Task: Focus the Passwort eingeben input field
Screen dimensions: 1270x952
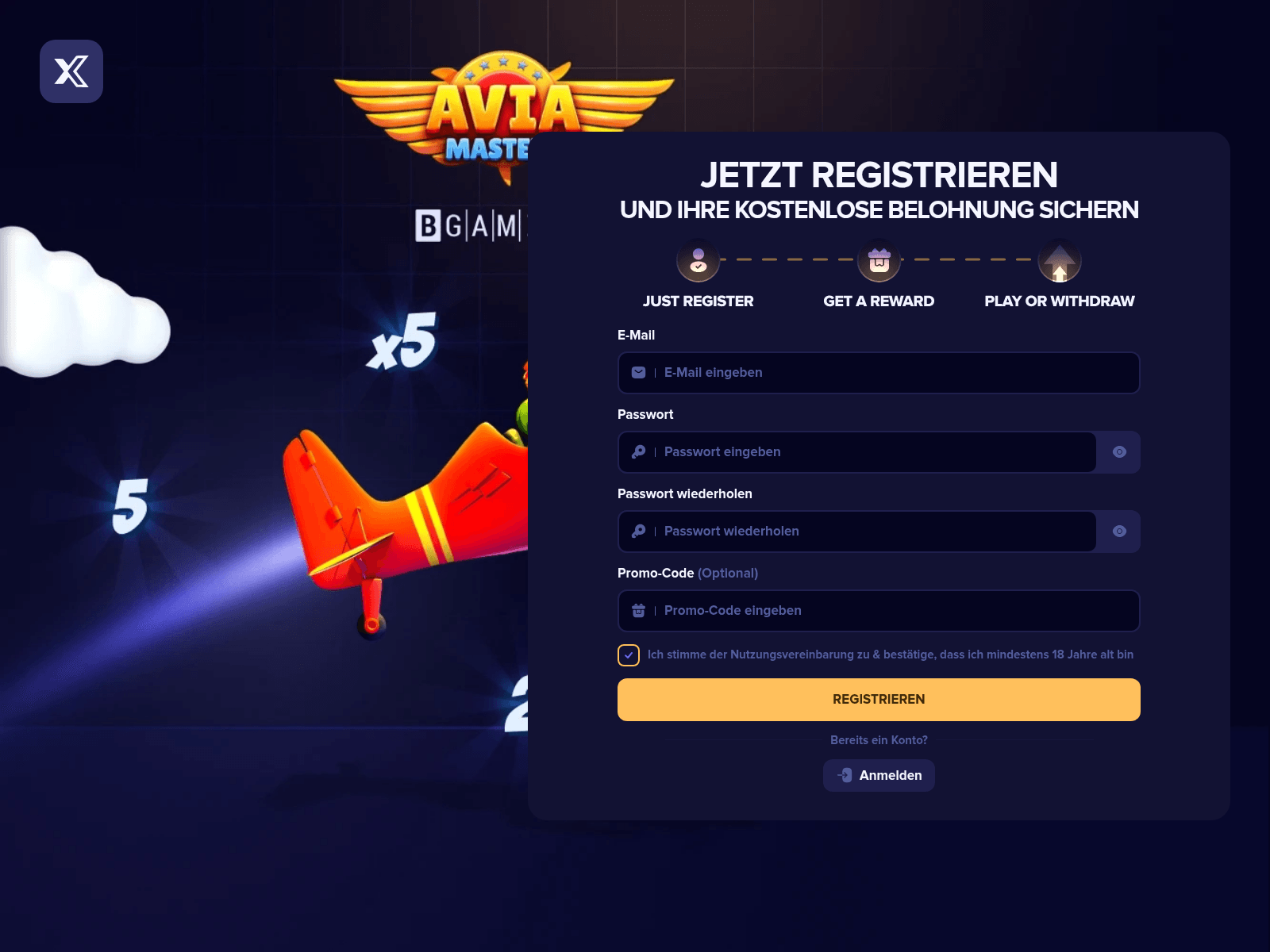Action: click(x=857, y=451)
